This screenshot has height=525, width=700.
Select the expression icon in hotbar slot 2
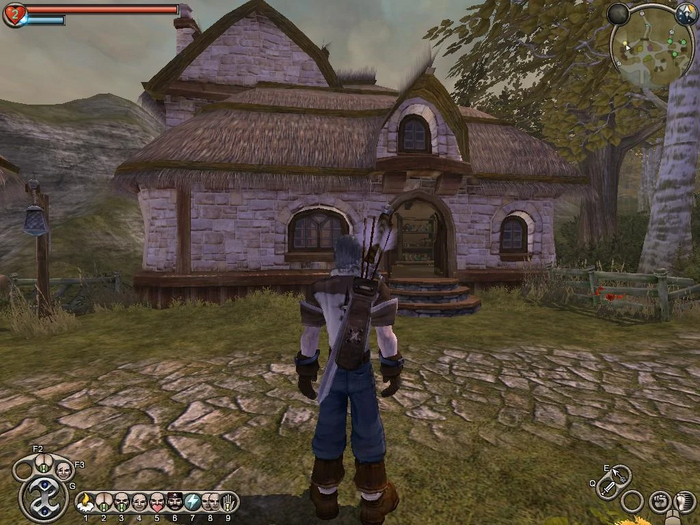[103, 501]
